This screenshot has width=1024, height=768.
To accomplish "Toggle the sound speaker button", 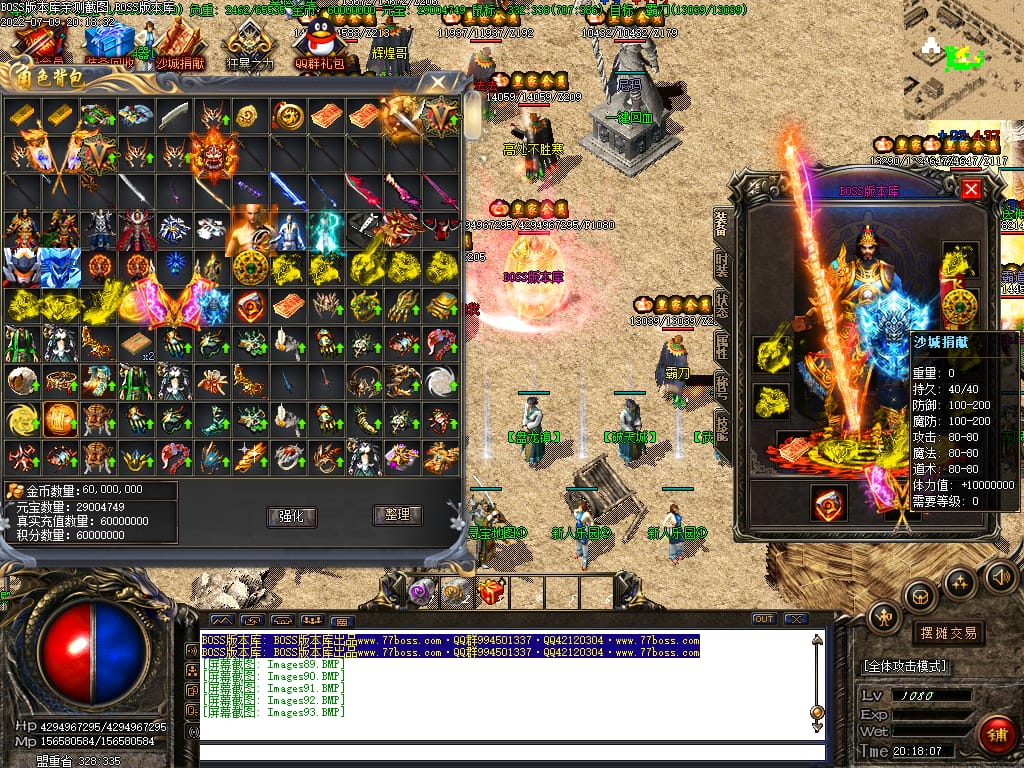I will pos(1000,576).
